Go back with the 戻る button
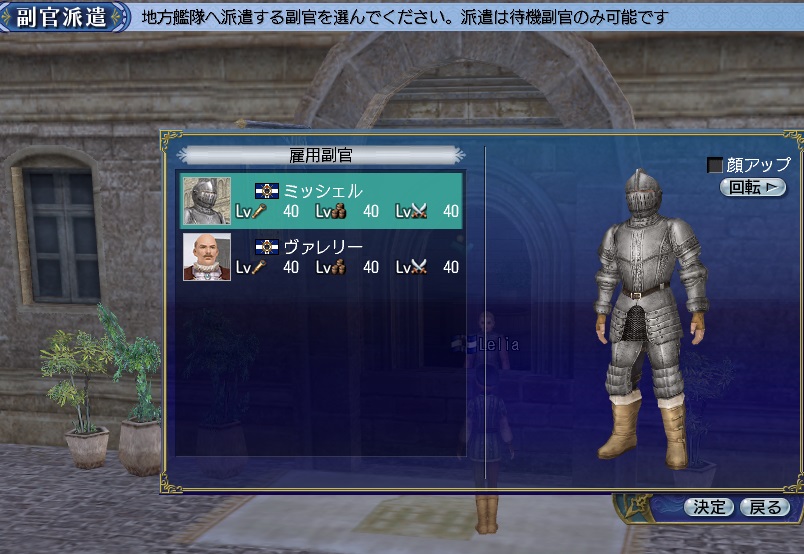804x554 pixels. [765, 507]
